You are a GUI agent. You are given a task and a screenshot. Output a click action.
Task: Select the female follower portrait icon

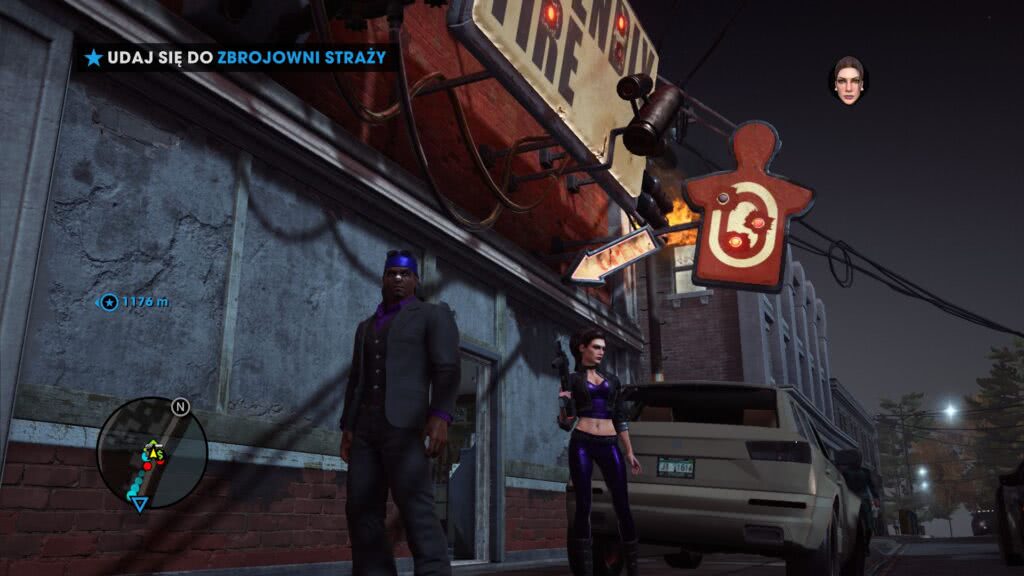(848, 80)
